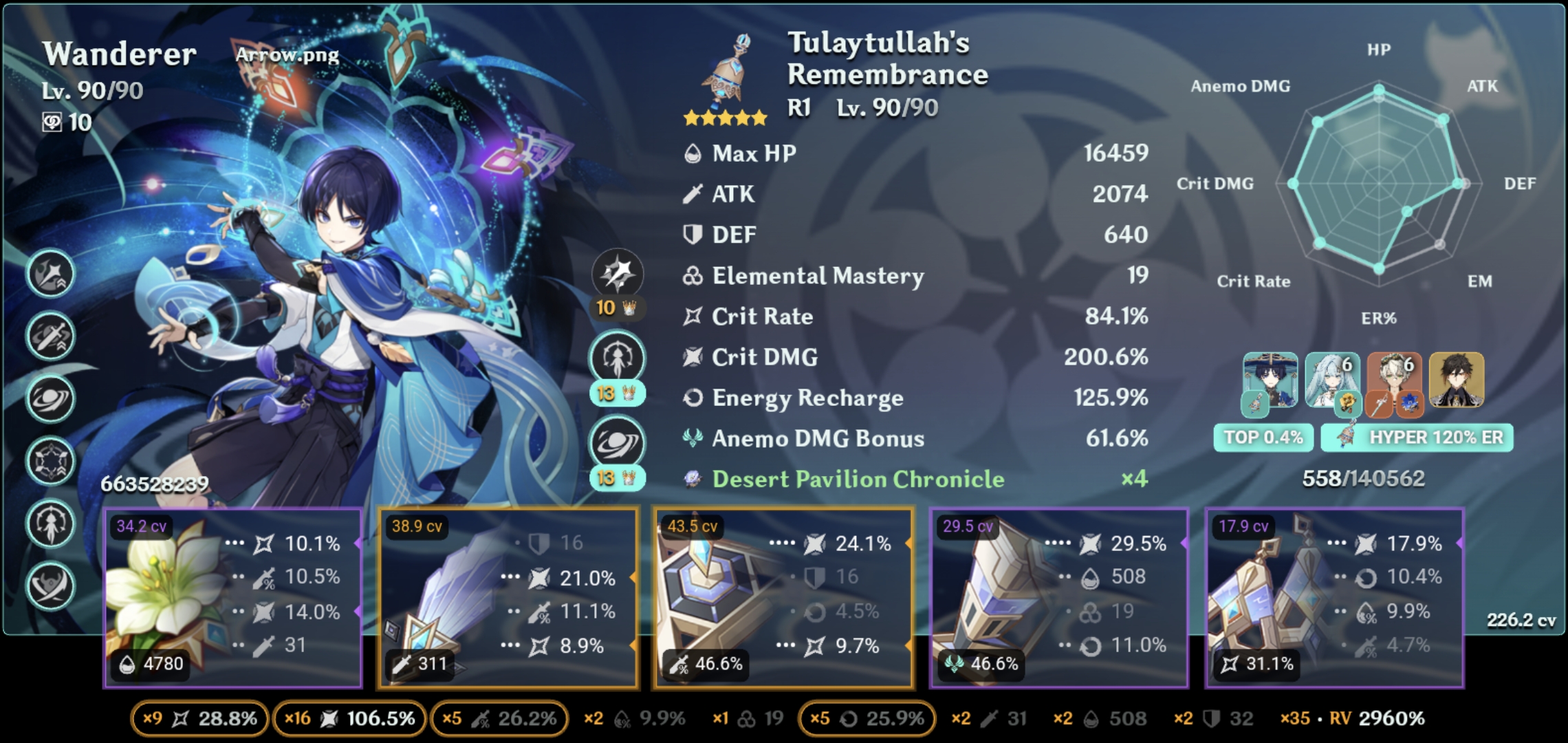
Task: Click the TOP 0.4% ranking badge
Action: tap(1263, 436)
